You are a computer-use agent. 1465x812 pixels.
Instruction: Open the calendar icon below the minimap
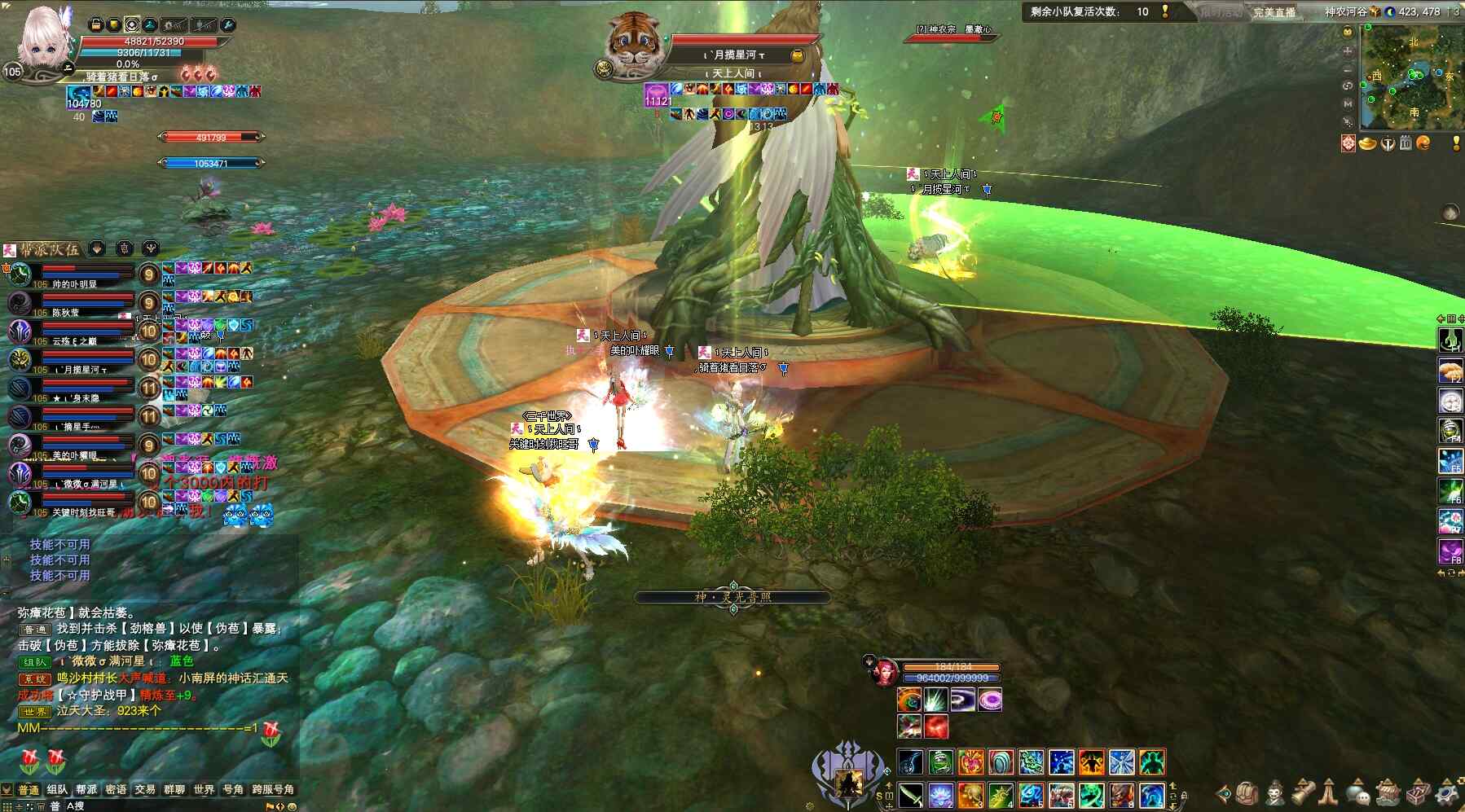click(x=1406, y=144)
